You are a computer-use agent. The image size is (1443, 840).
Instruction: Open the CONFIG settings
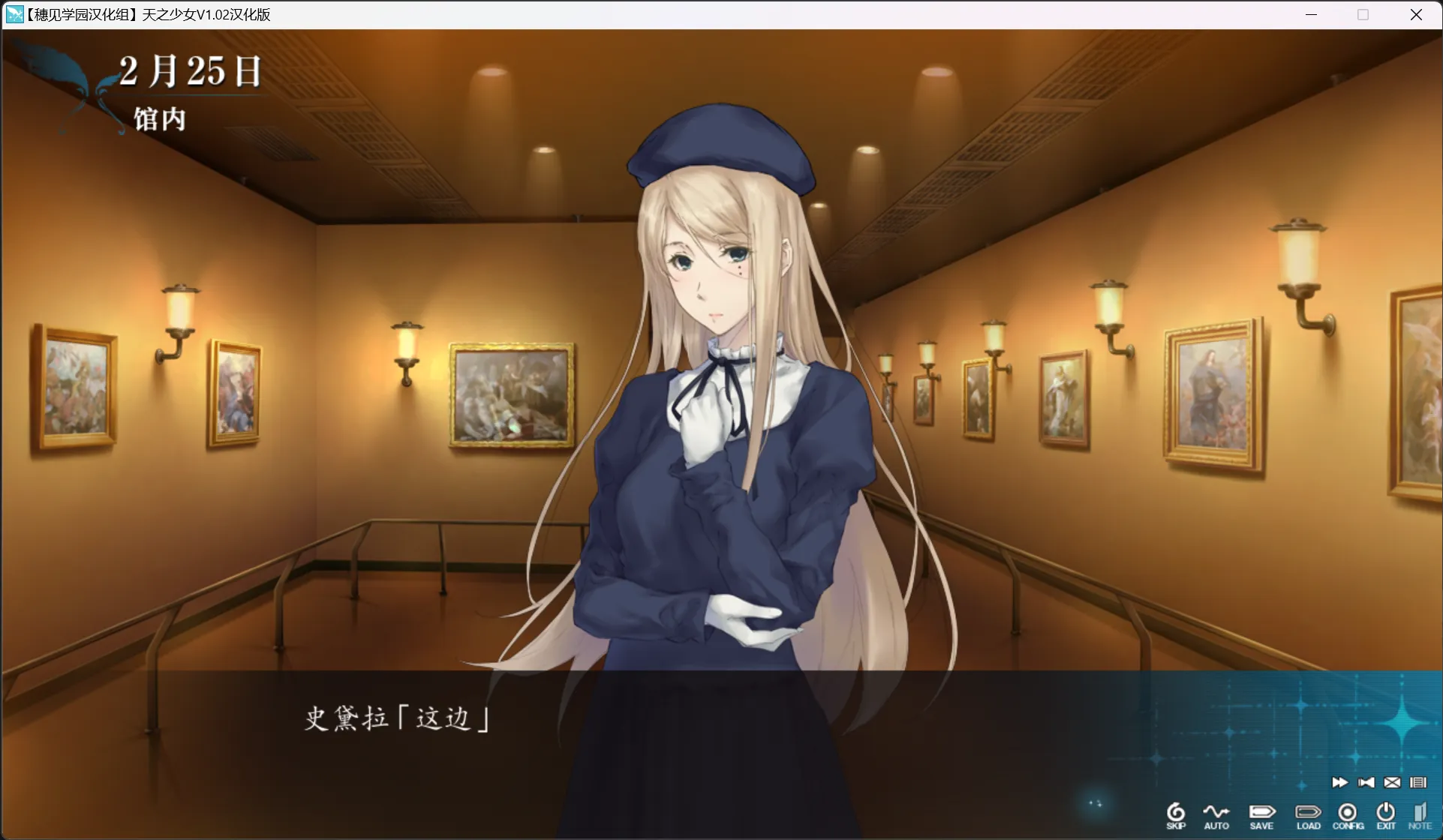(x=1348, y=815)
